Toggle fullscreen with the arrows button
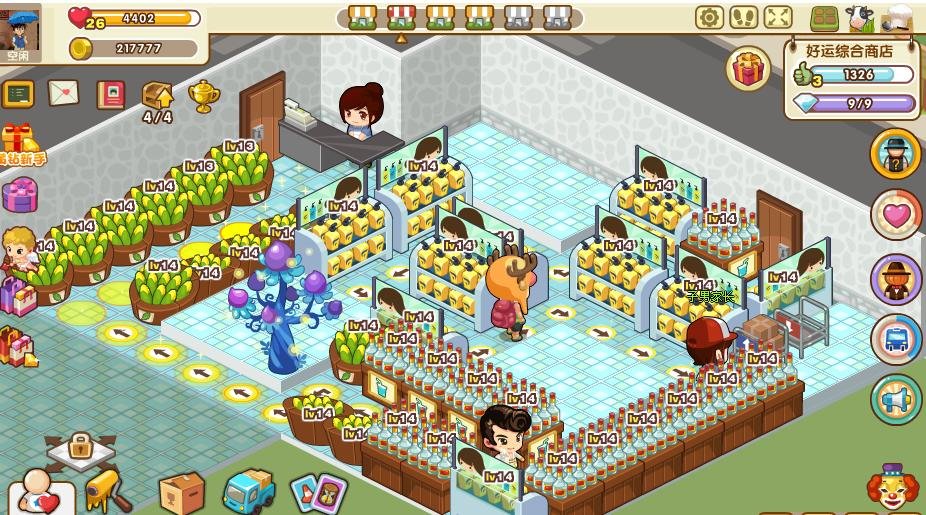Viewport: 926px width, 515px height. 777,17
